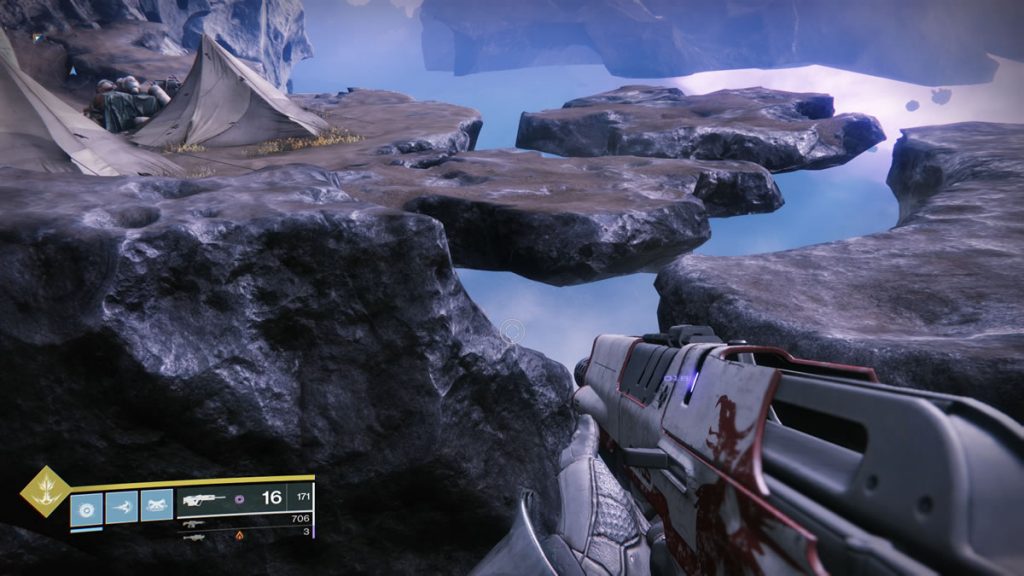Trigger the class ability icon

pos(156,505)
